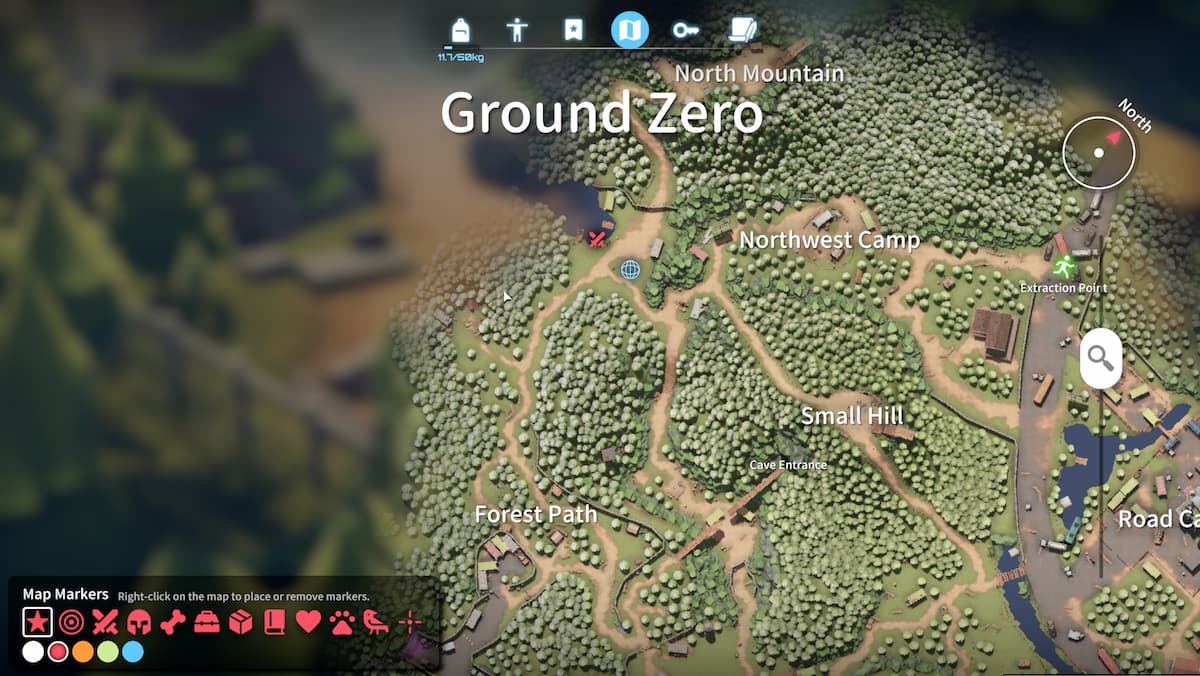1200x676 pixels.
Task: Open the notes and pen tab
Action: (x=742, y=29)
